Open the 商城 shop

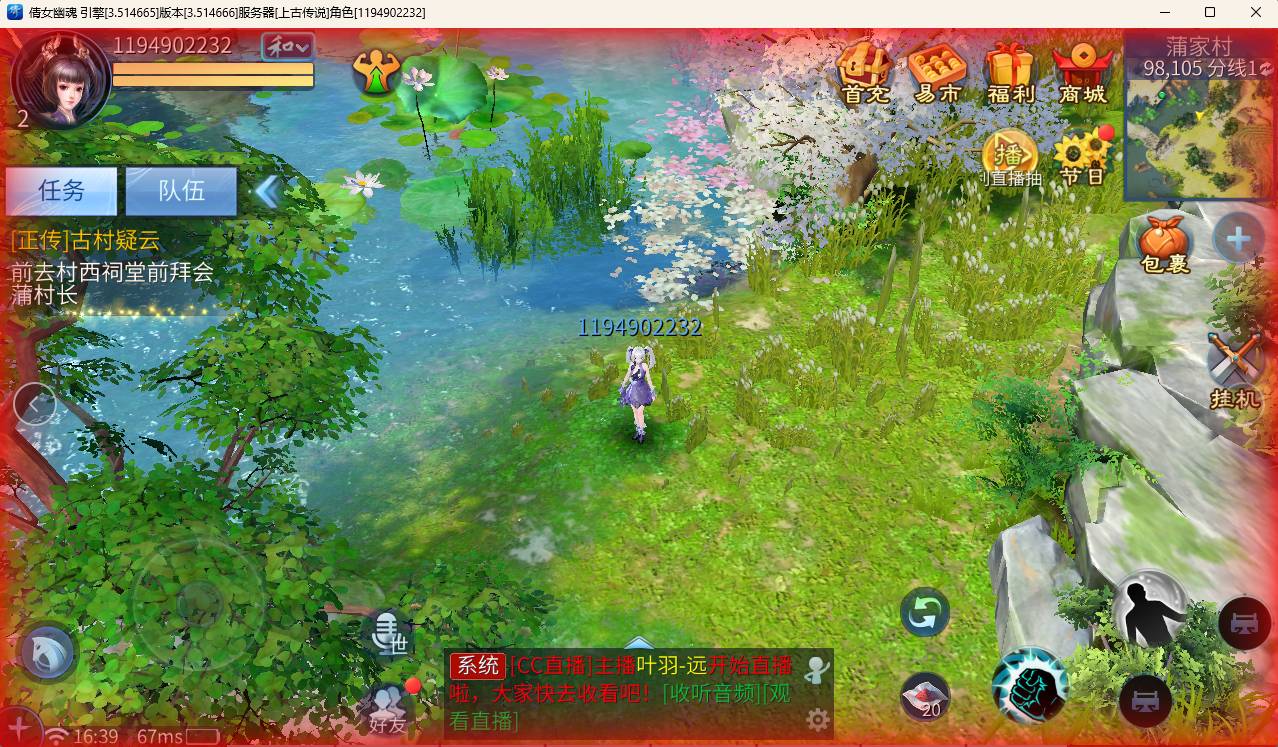(x=1083, y=72)
